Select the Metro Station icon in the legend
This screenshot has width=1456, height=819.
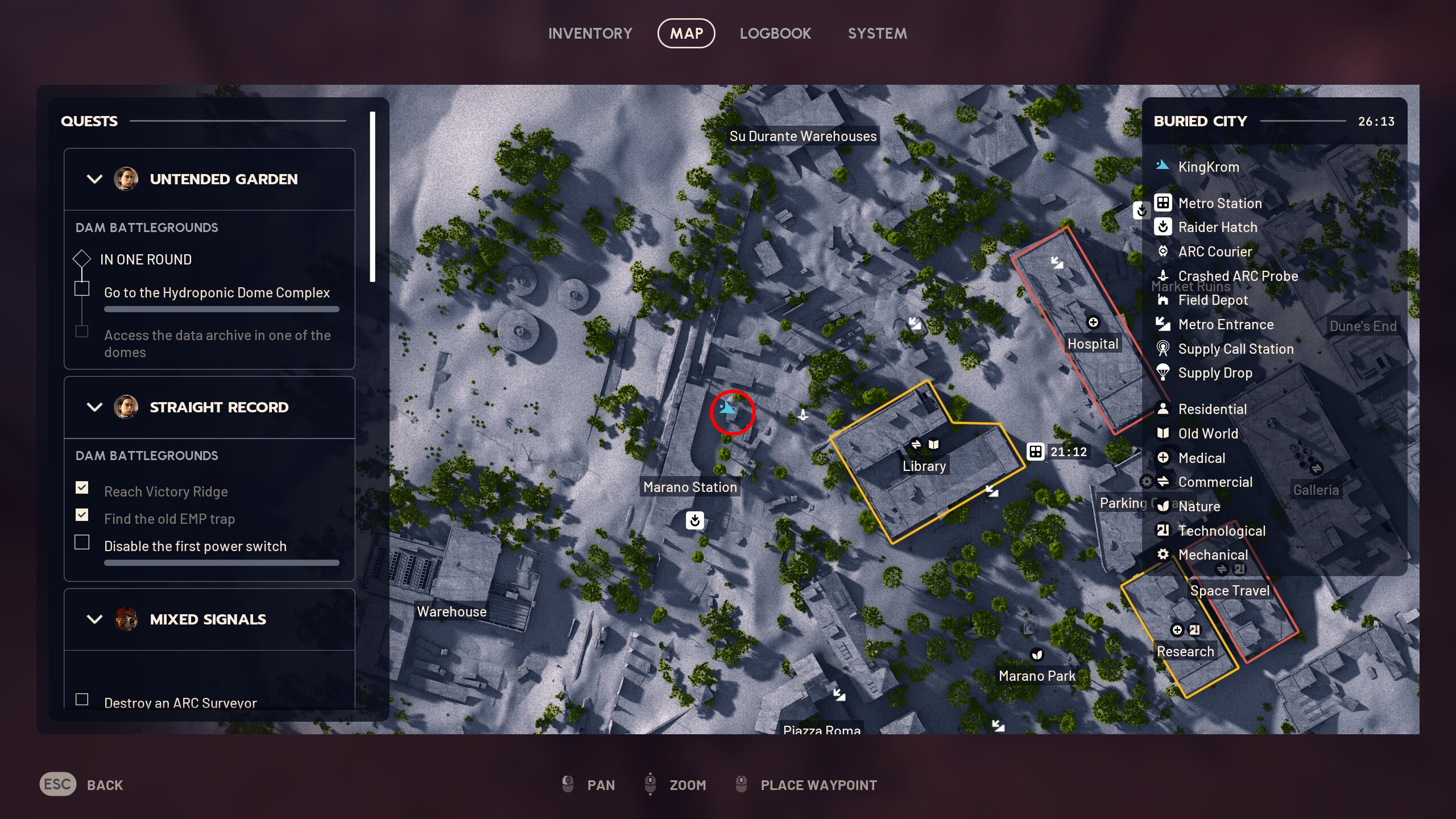point(1164,203)
